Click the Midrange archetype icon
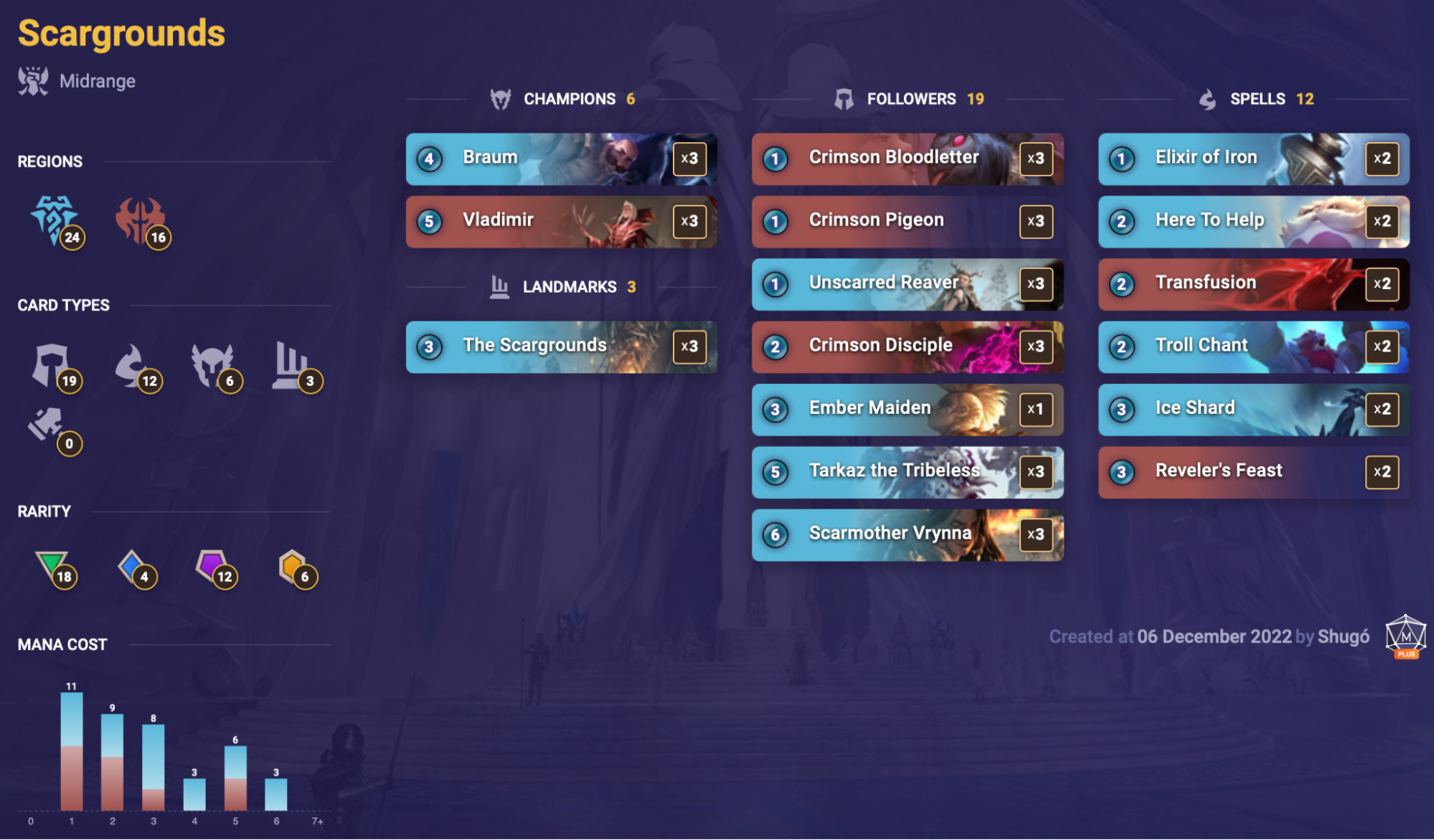The image size is (1434, 840). click(32, 79)
